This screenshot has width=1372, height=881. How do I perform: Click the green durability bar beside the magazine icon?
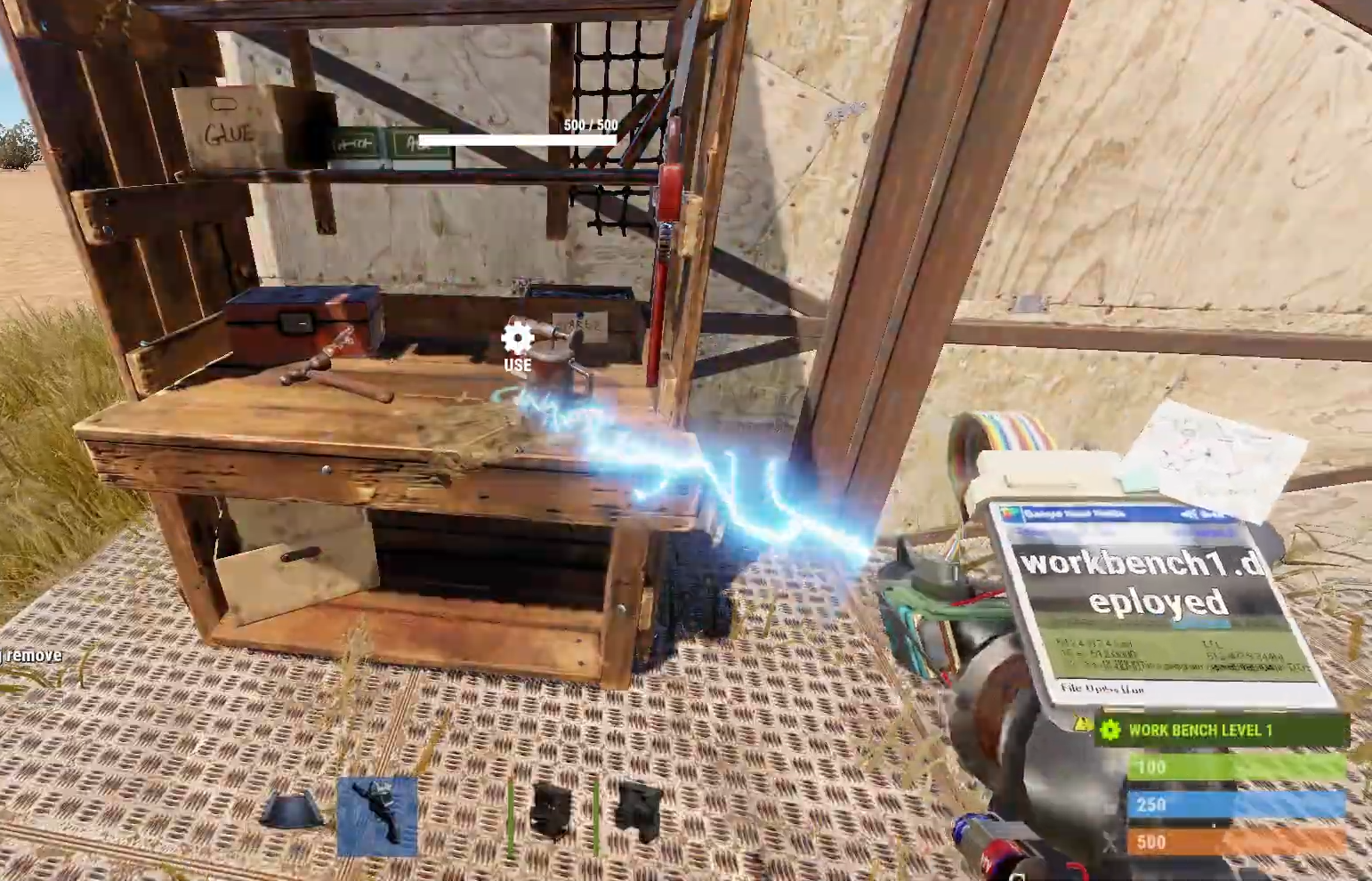click(512, 814)
